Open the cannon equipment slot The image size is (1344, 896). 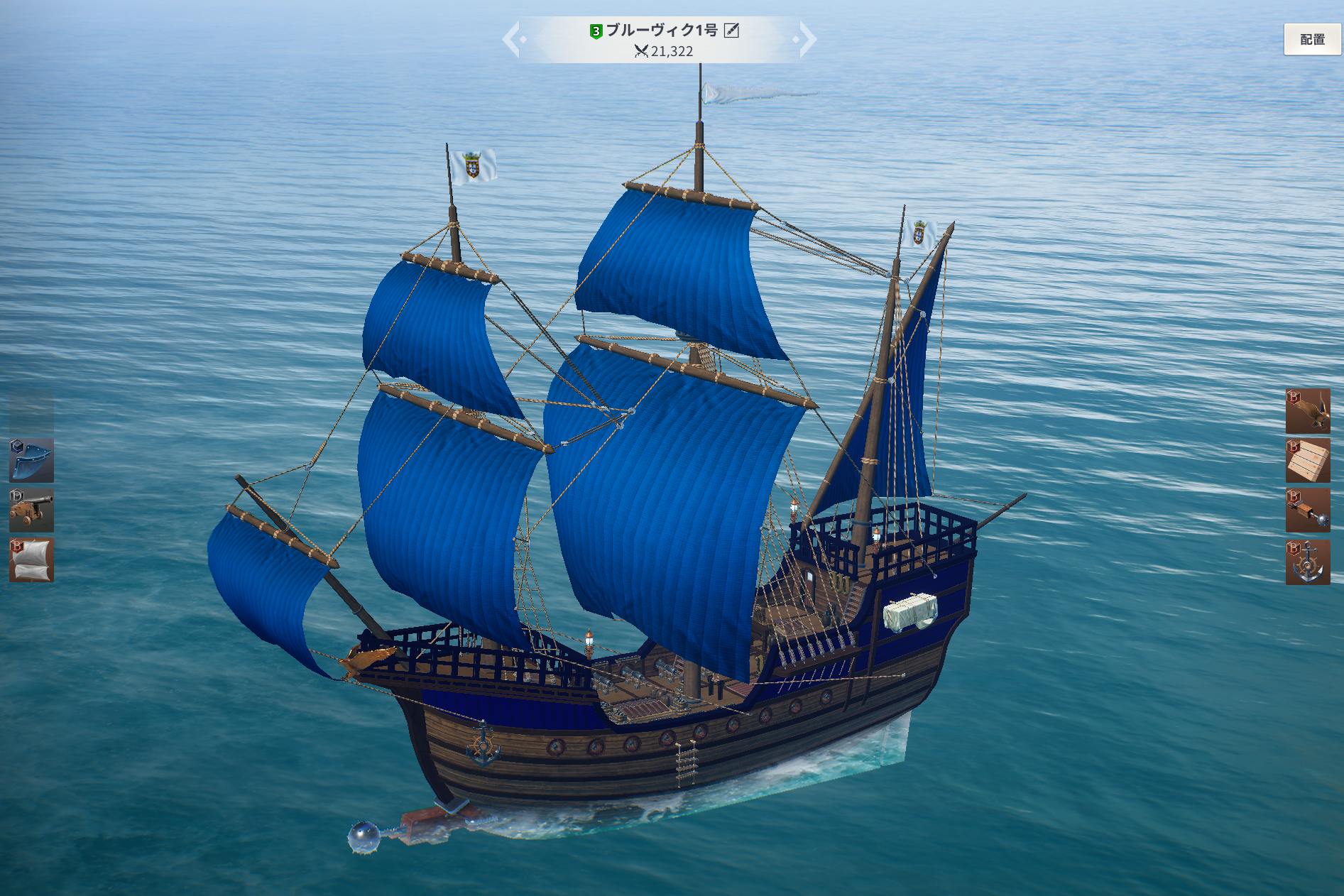tap(31, 510)
